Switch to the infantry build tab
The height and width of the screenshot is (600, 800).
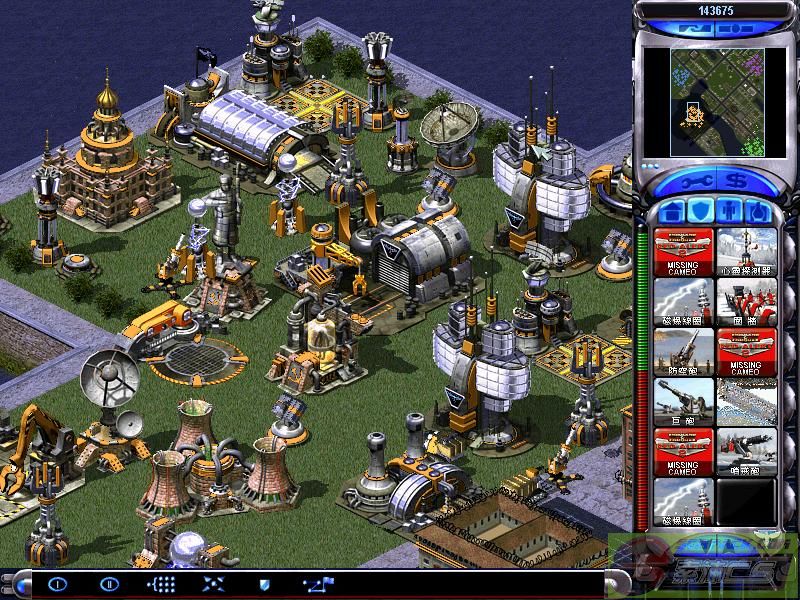coord(731,212)
